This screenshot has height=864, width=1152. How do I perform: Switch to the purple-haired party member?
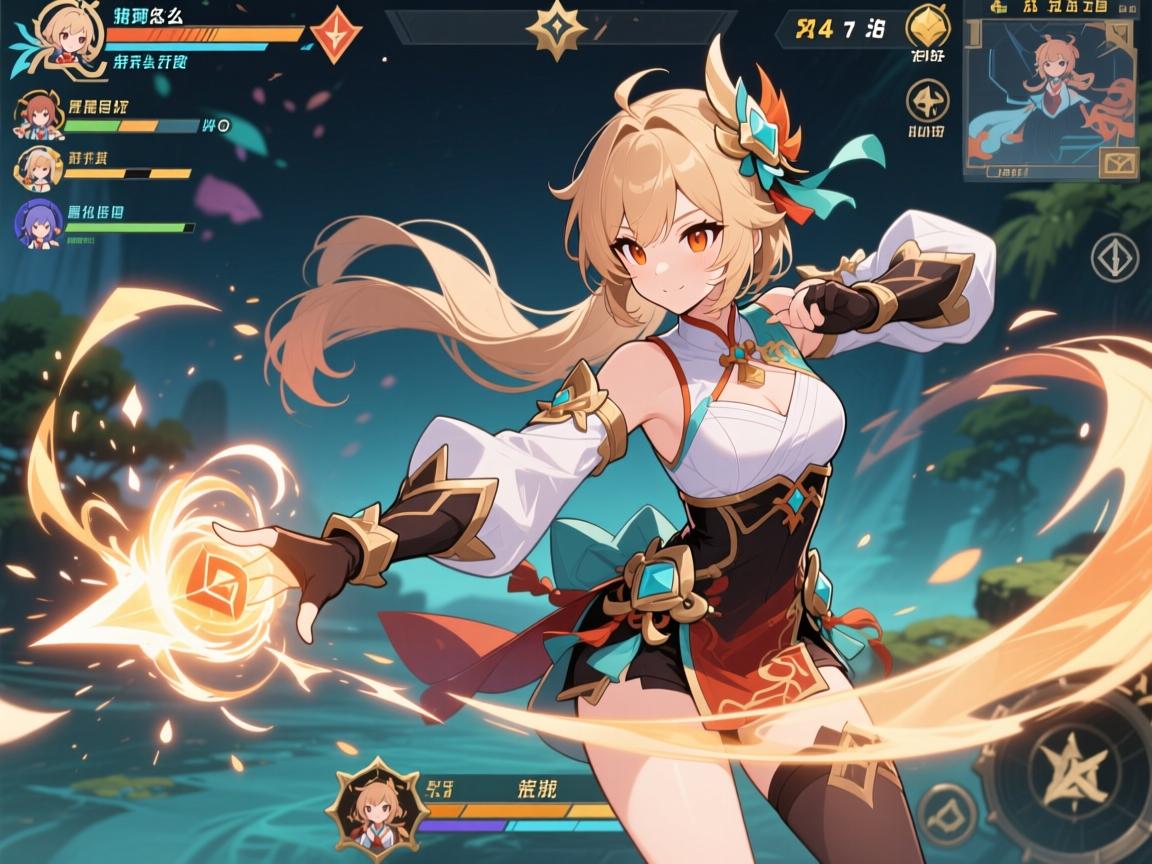click(x=38, y=223)
